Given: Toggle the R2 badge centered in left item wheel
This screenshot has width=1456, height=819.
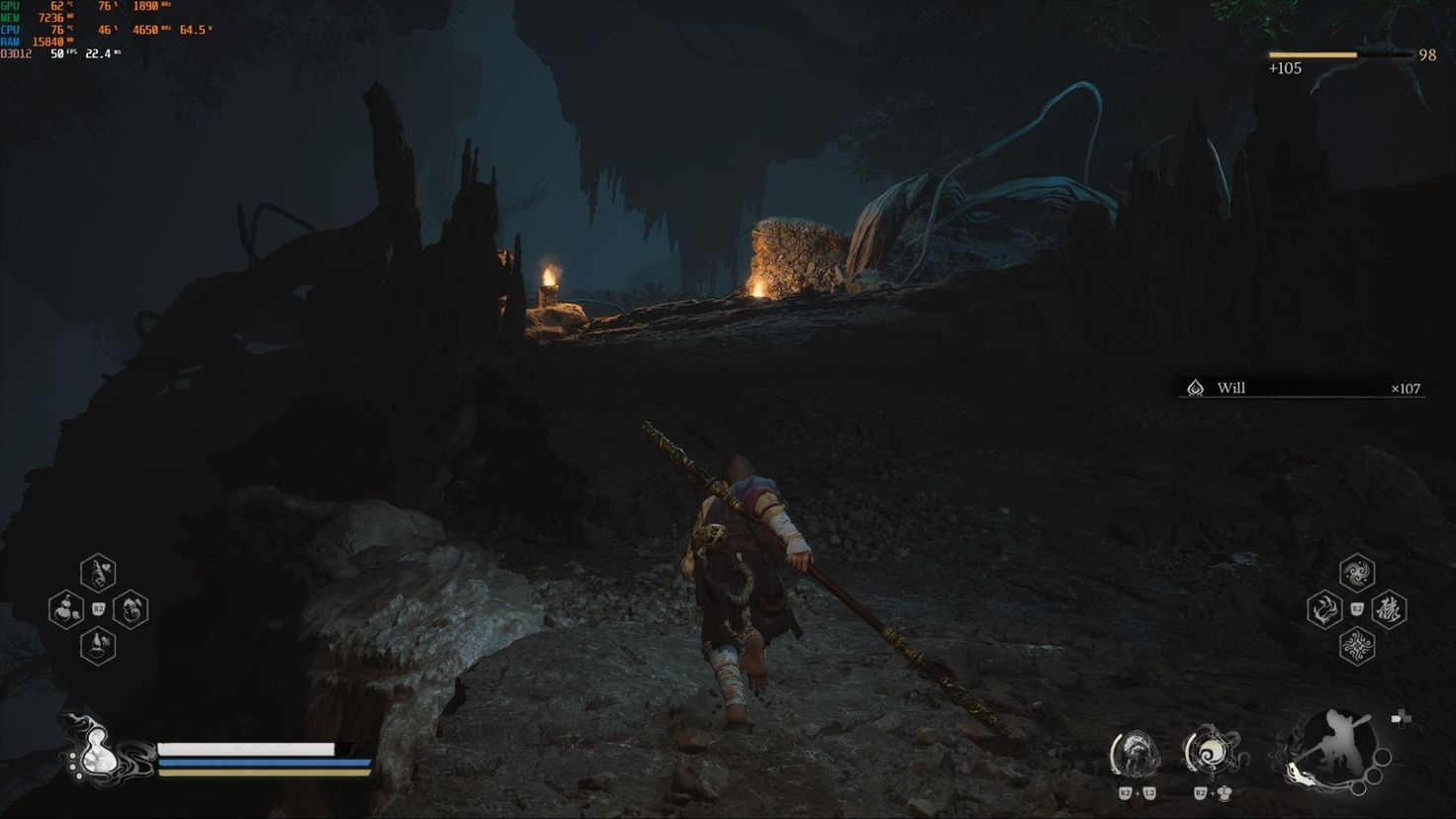Looking at the screenshot, I should pos(98,608).
